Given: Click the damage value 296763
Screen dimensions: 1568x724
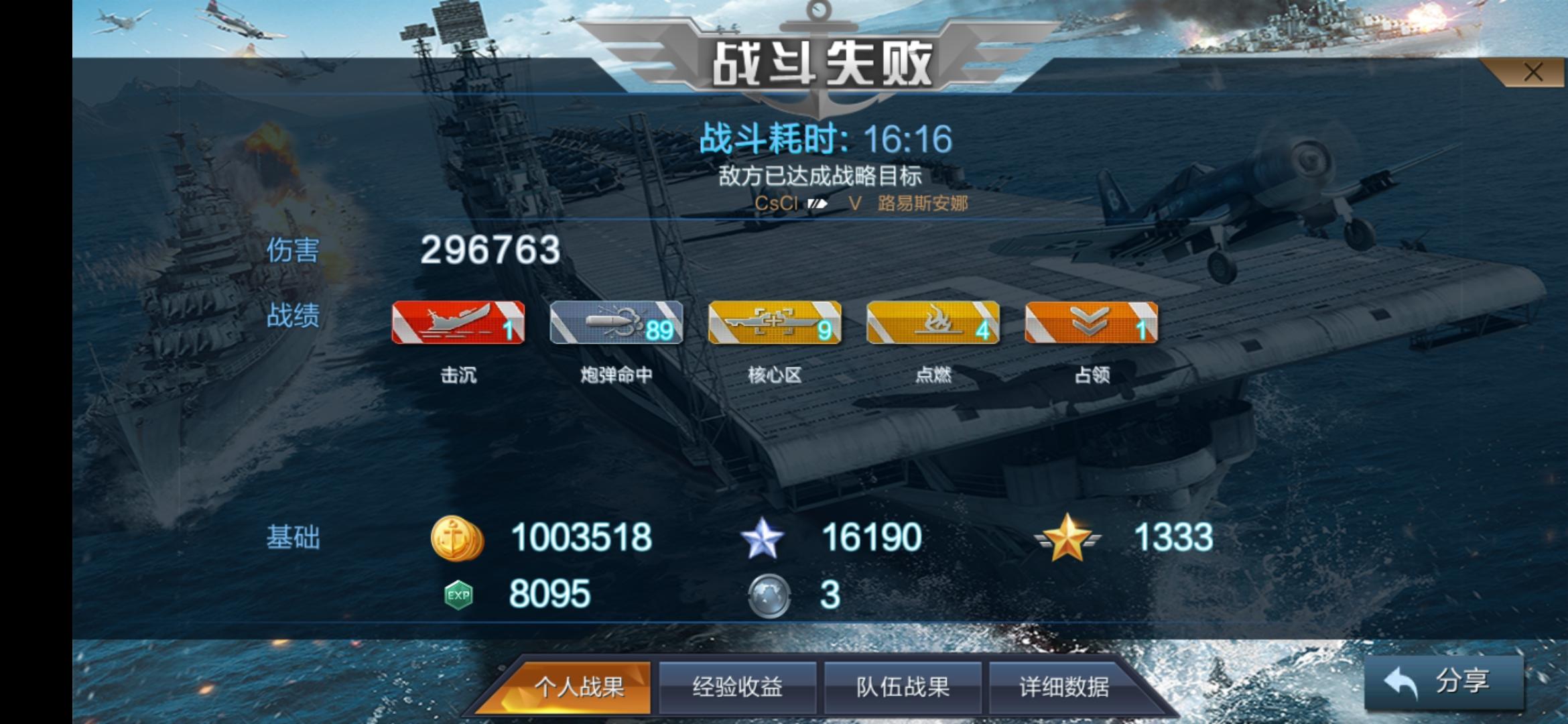Looking at the screenshot, I should [491, 250].
